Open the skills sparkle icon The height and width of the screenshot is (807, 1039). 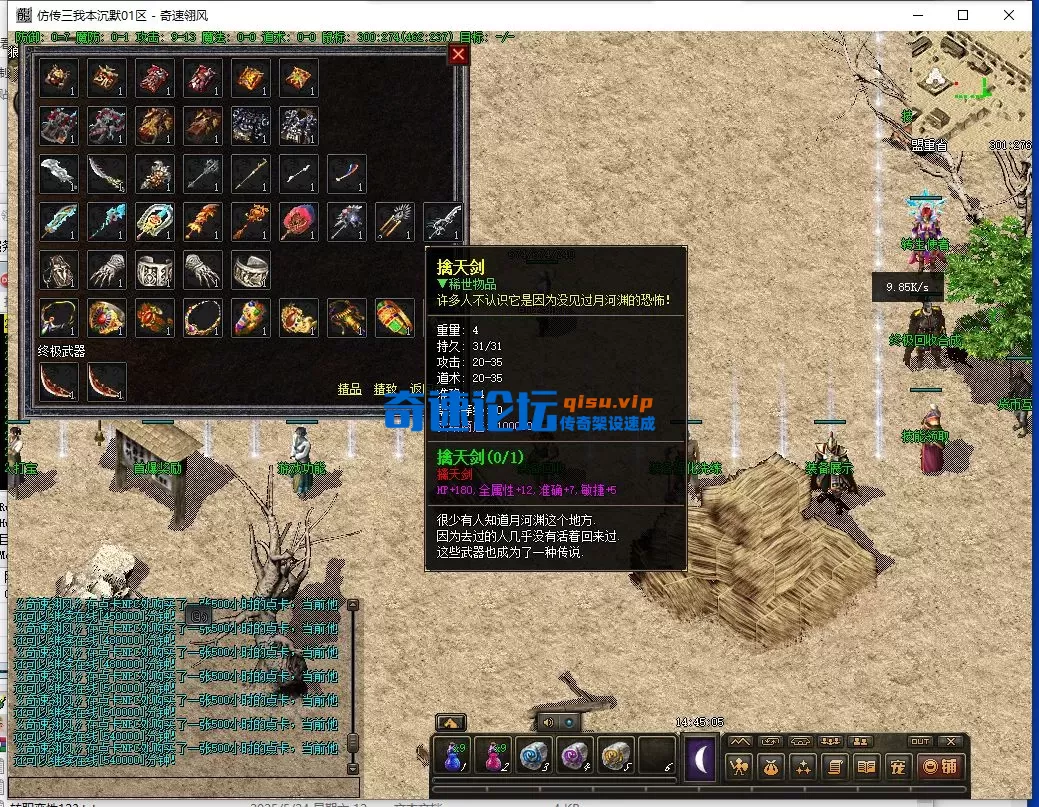[x=803, y=767]
